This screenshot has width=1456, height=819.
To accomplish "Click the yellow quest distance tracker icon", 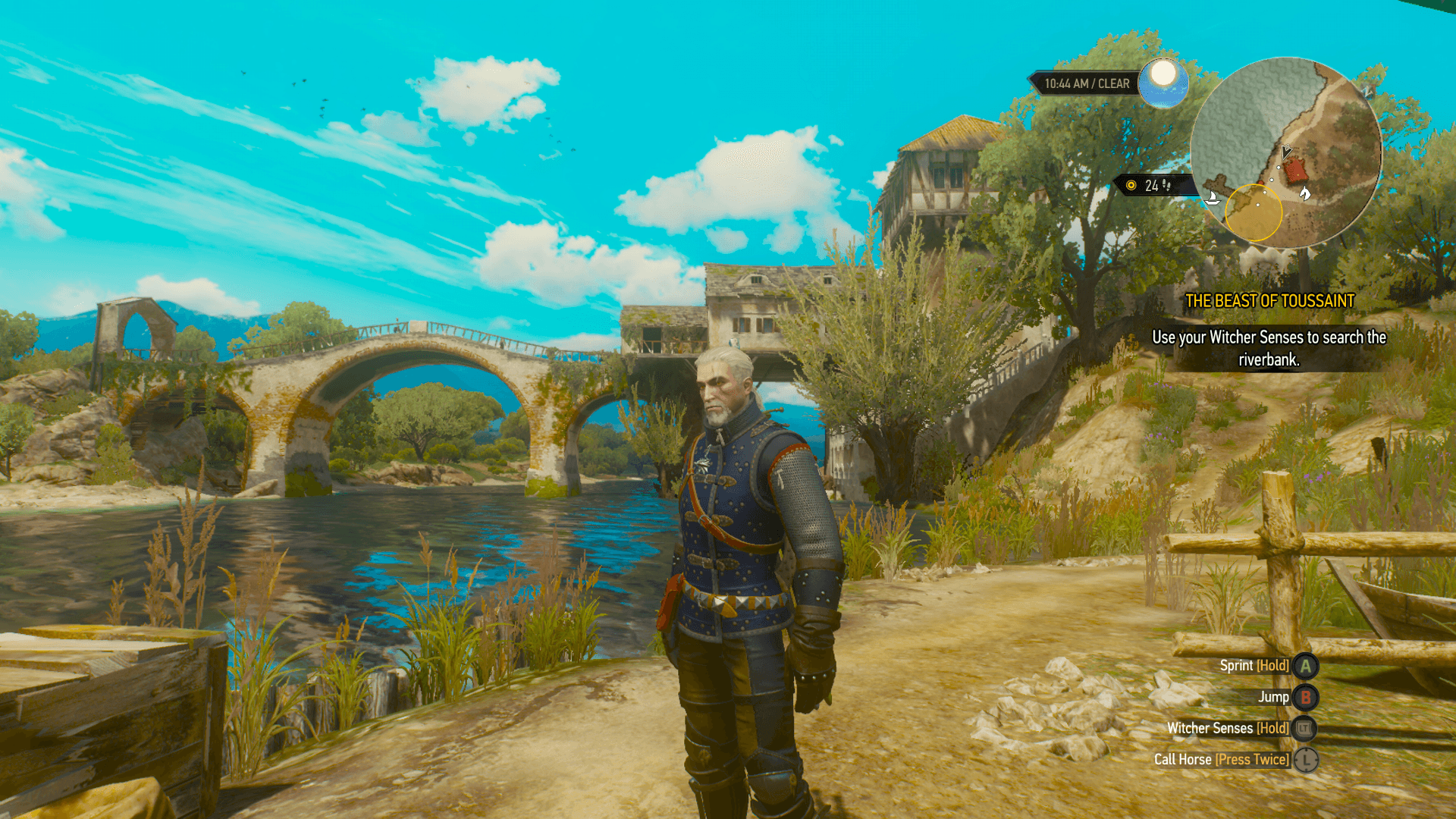I will pyautogui.click(x=1131, y=186).
